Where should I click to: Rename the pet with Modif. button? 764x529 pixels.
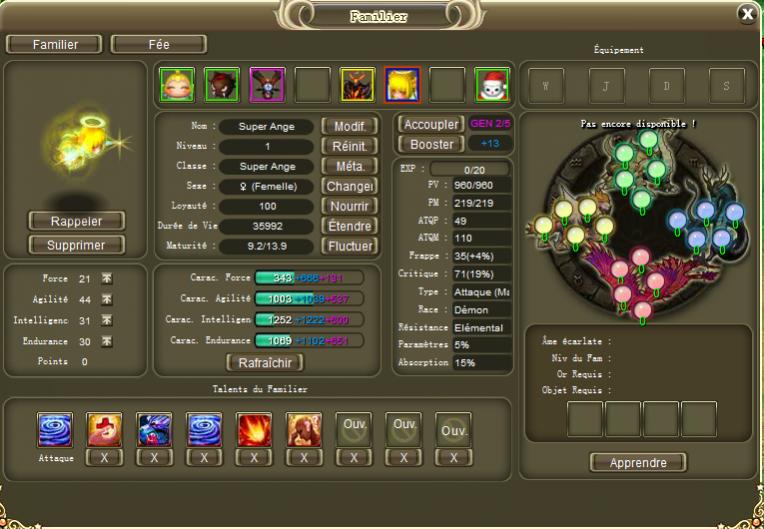point(349,126)
